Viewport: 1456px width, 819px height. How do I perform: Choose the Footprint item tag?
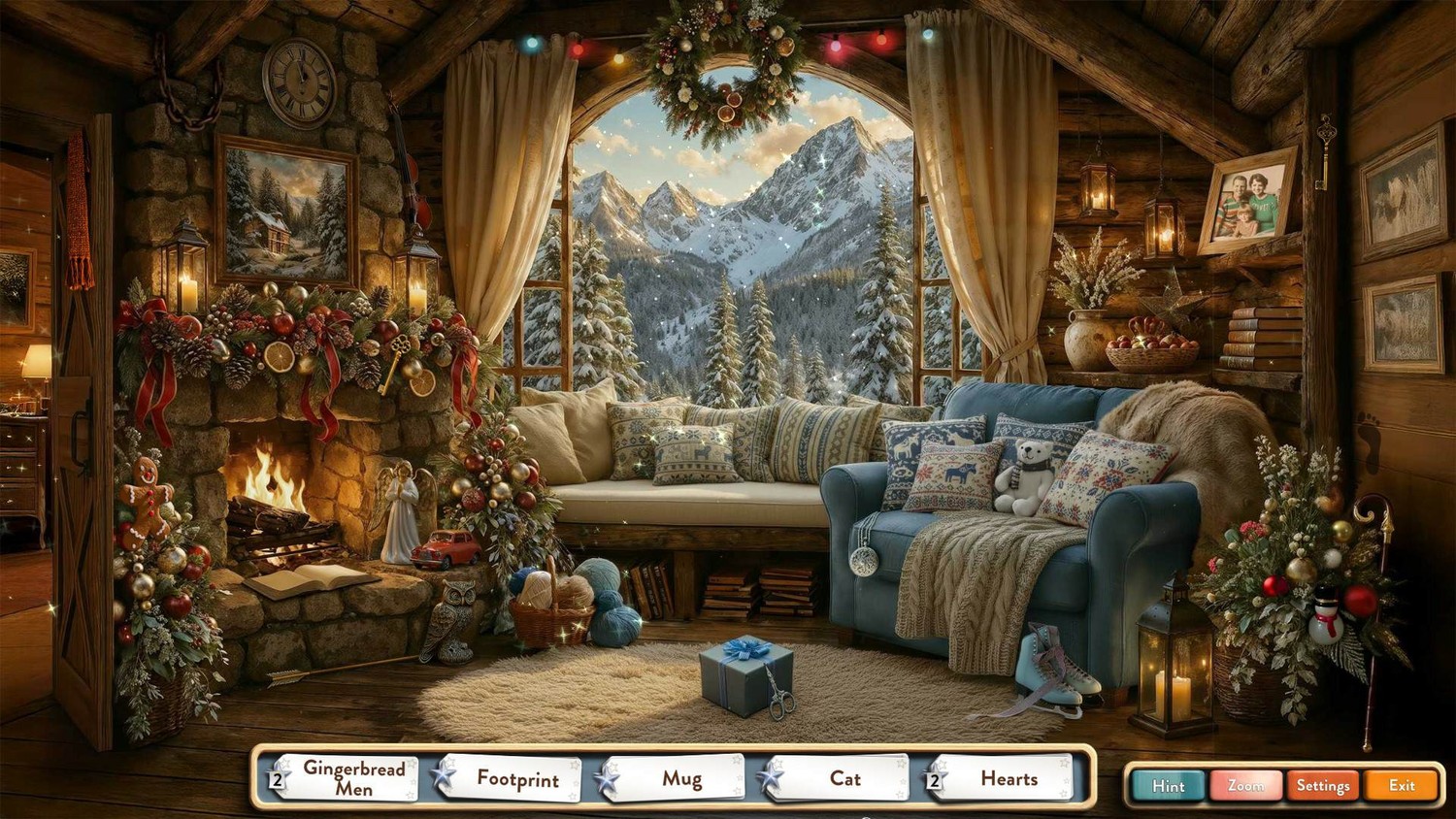coord(517,778)
